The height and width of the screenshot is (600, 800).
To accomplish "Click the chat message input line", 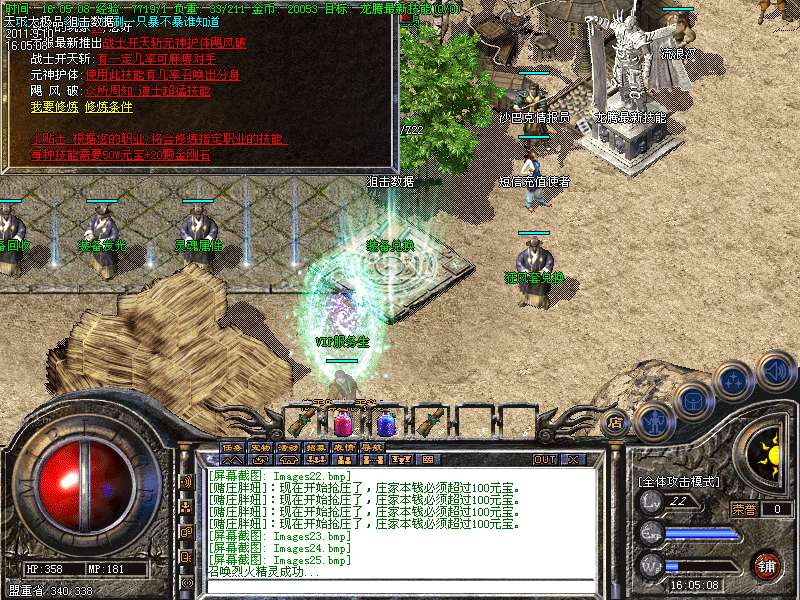I will [x=400, y=585].
